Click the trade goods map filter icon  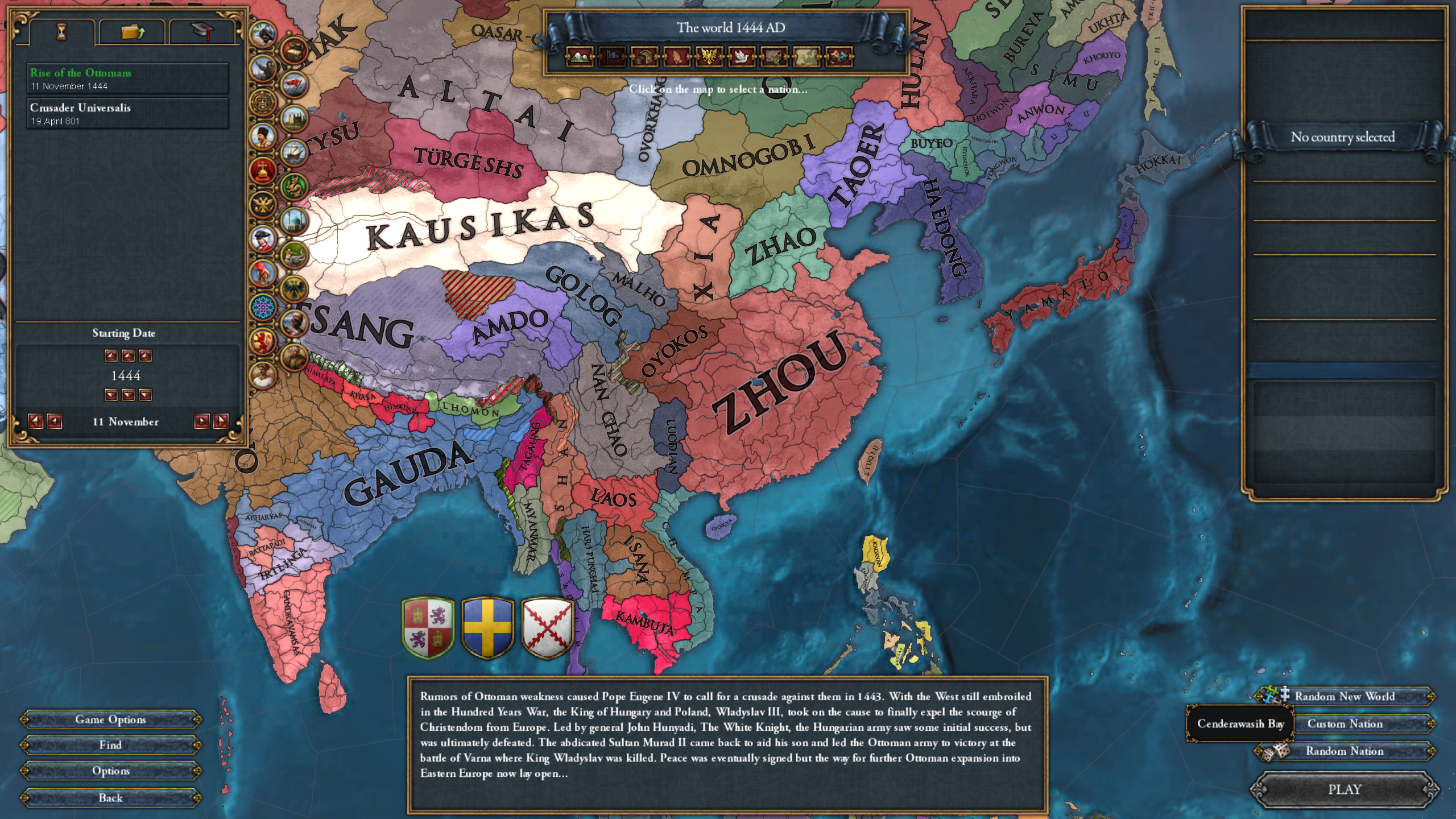[x=643, y=57]
